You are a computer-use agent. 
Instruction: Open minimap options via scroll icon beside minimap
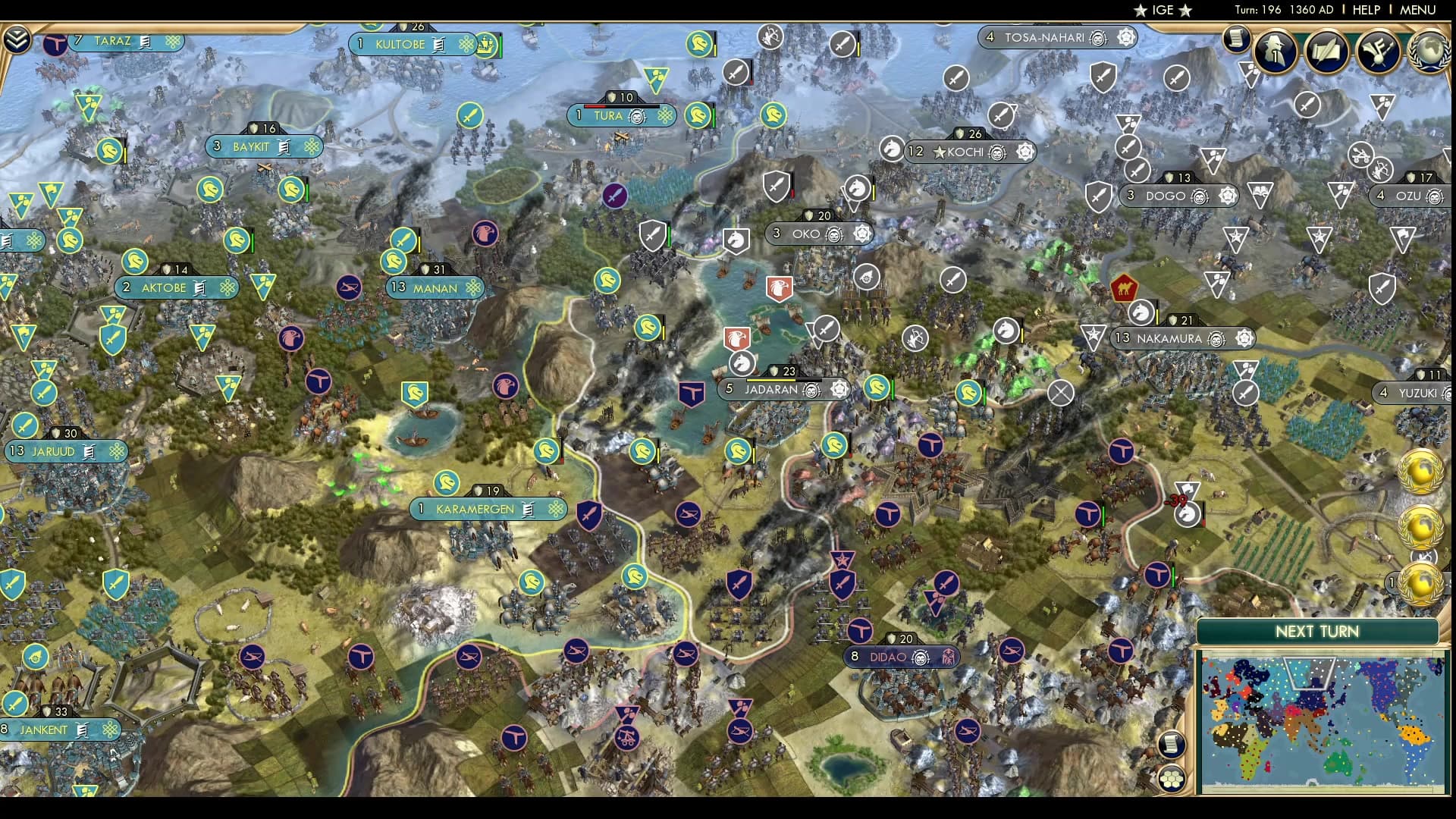tap(1171, 745)
